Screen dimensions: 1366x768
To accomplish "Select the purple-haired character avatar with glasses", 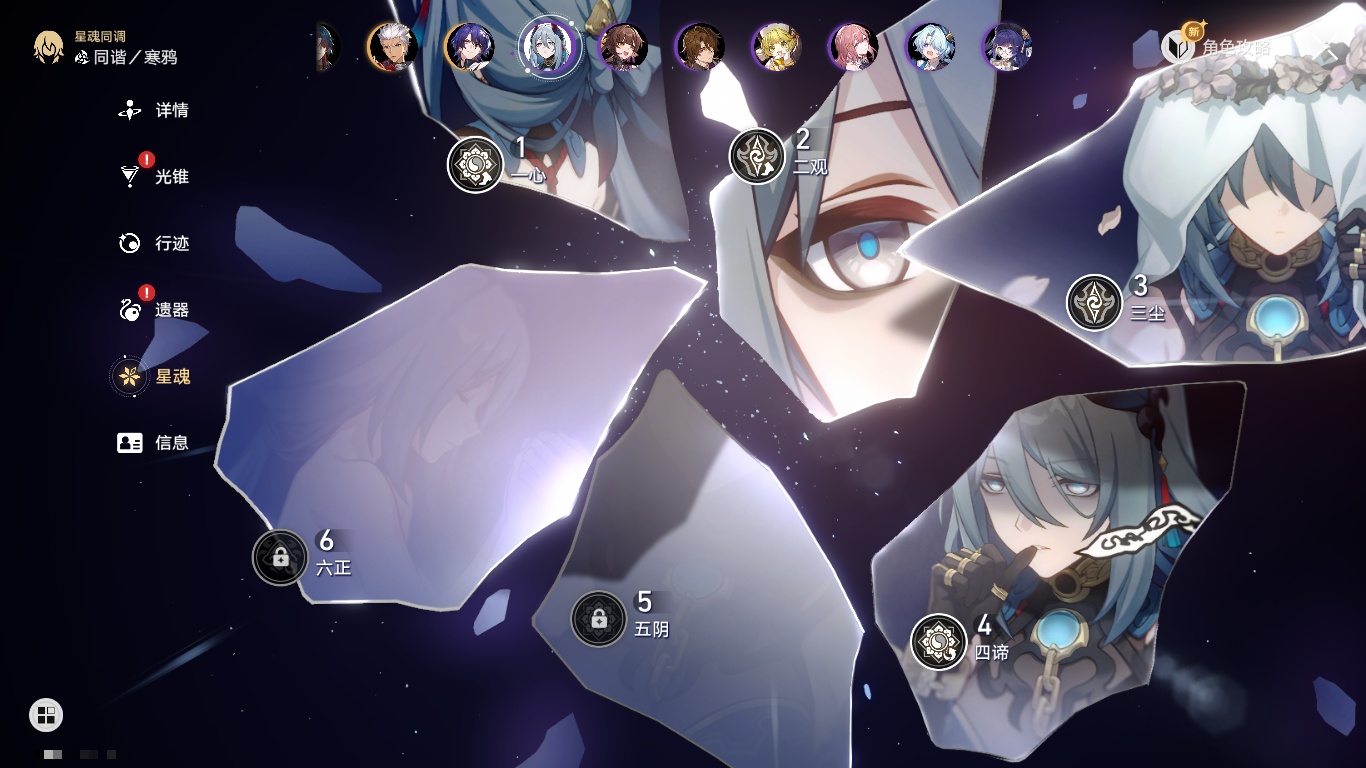I will pyautogui.click(x=1007, y=47).
